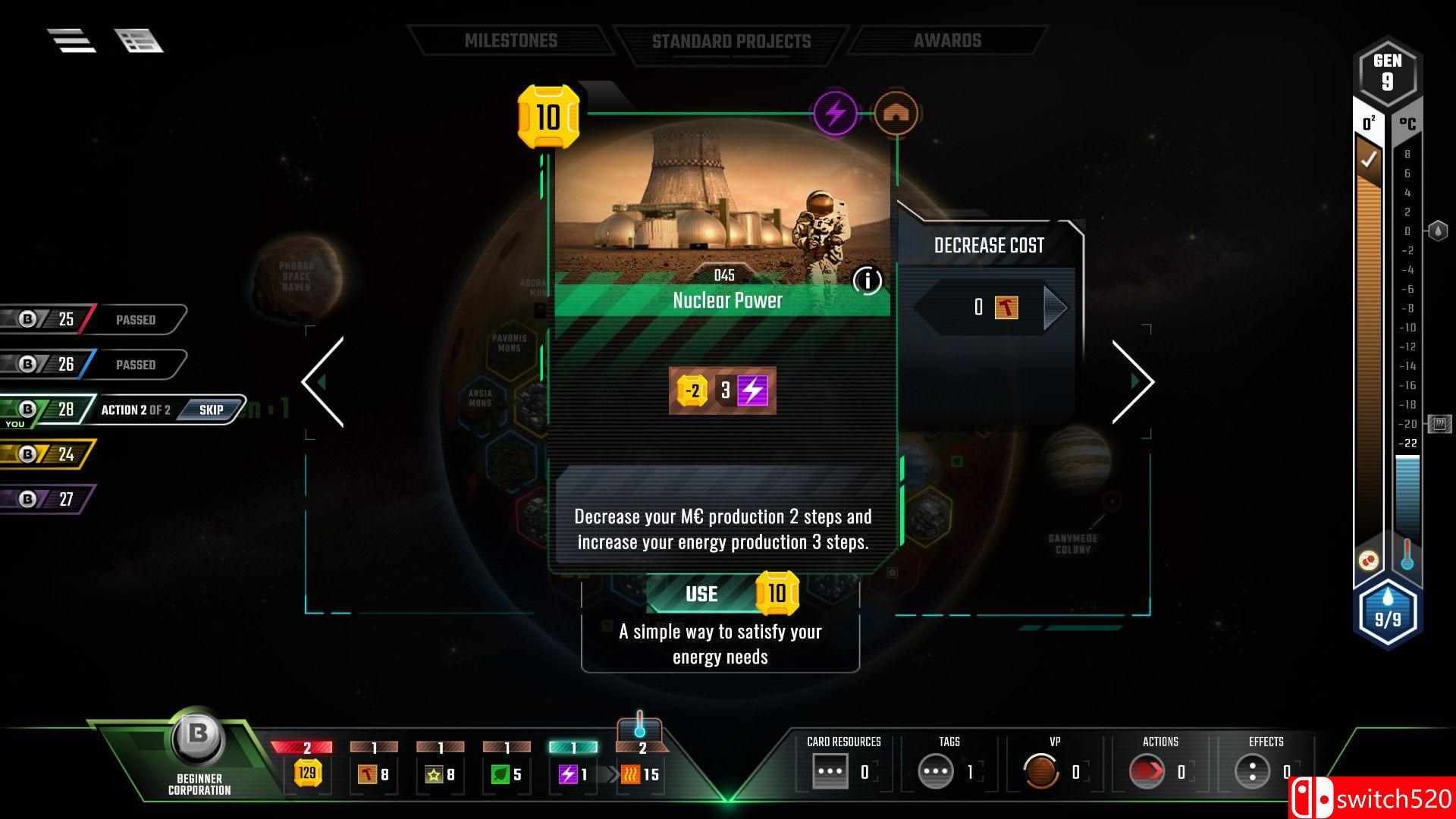Image resolution: width=1456 pixels, height=819 pixels.
Task: Switch to the Awards tab
Action: pyautogui.click(x=947, y=41)
